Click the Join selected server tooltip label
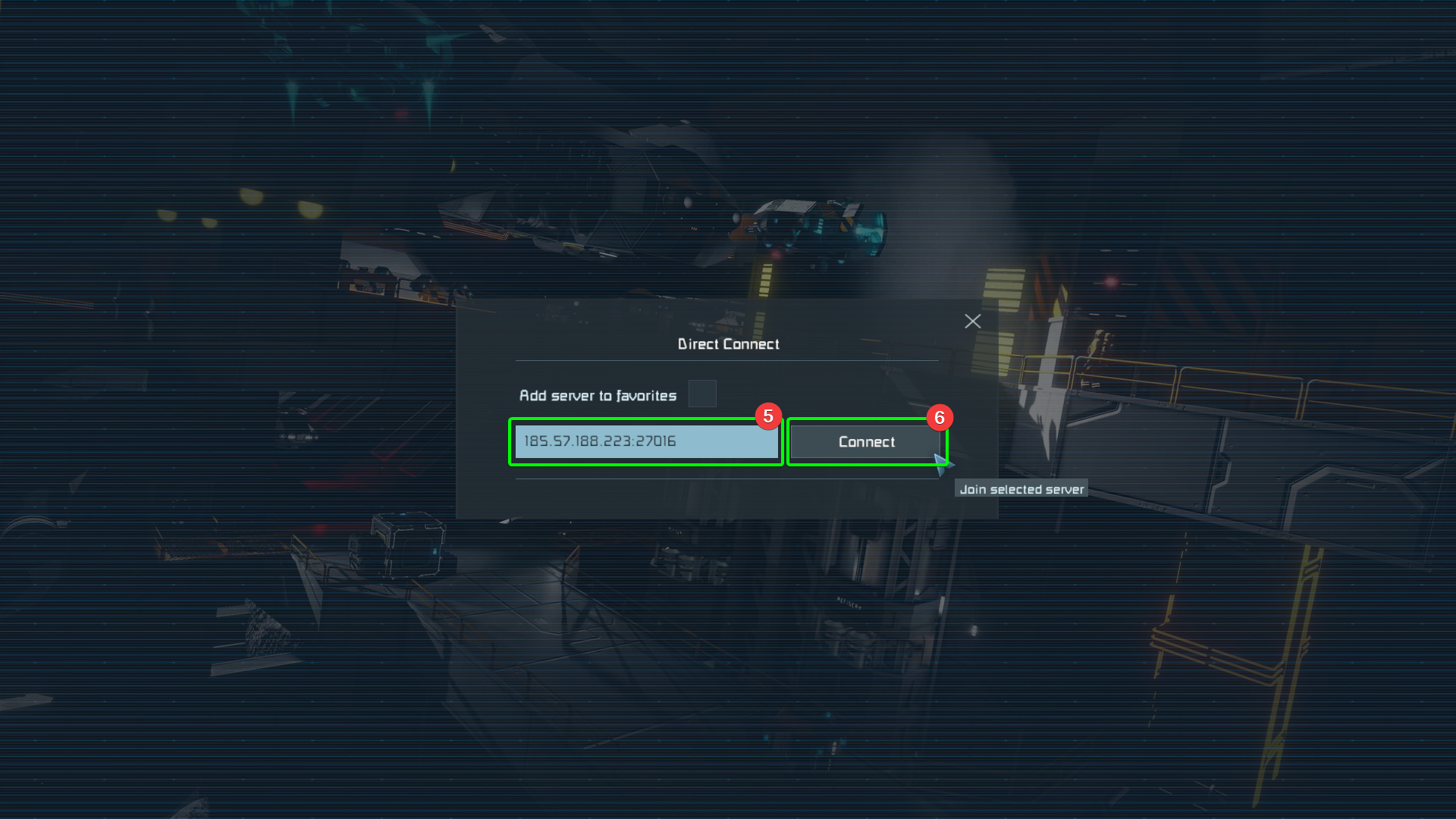 point(1021,488)
